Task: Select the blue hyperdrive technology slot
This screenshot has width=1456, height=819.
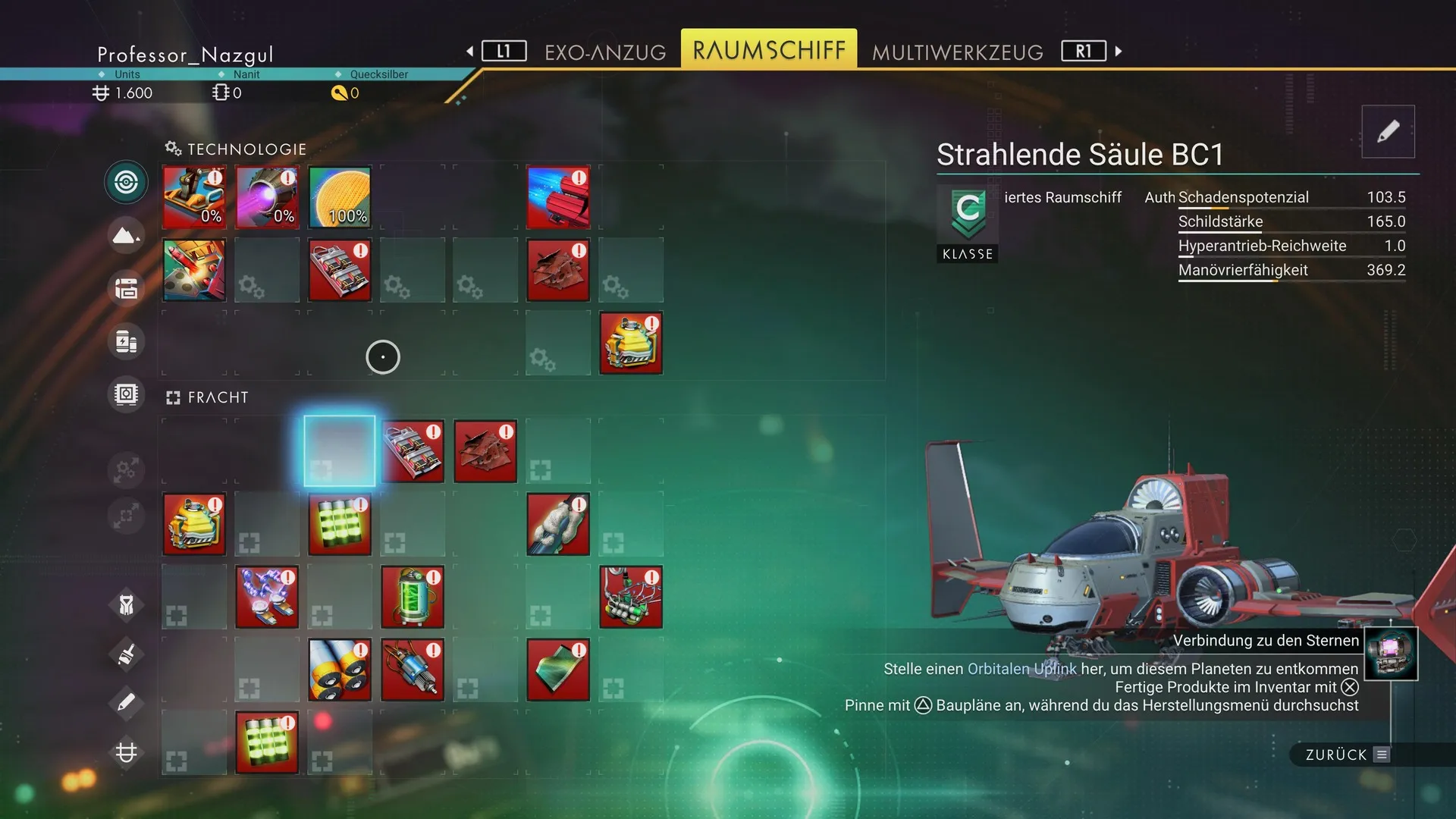Action: point(558,197)
